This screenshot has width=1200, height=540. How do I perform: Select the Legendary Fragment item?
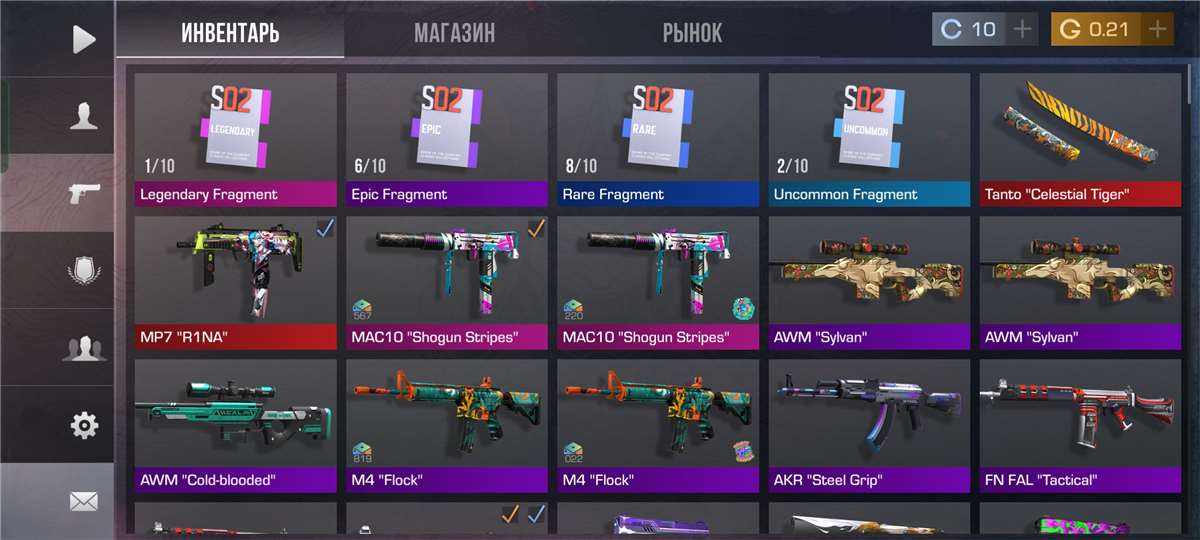coord(235,140)
